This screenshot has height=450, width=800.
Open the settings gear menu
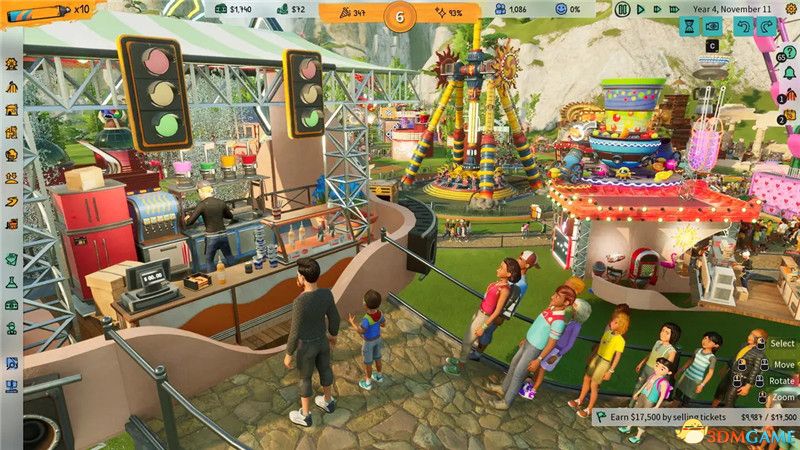point(788,10)
